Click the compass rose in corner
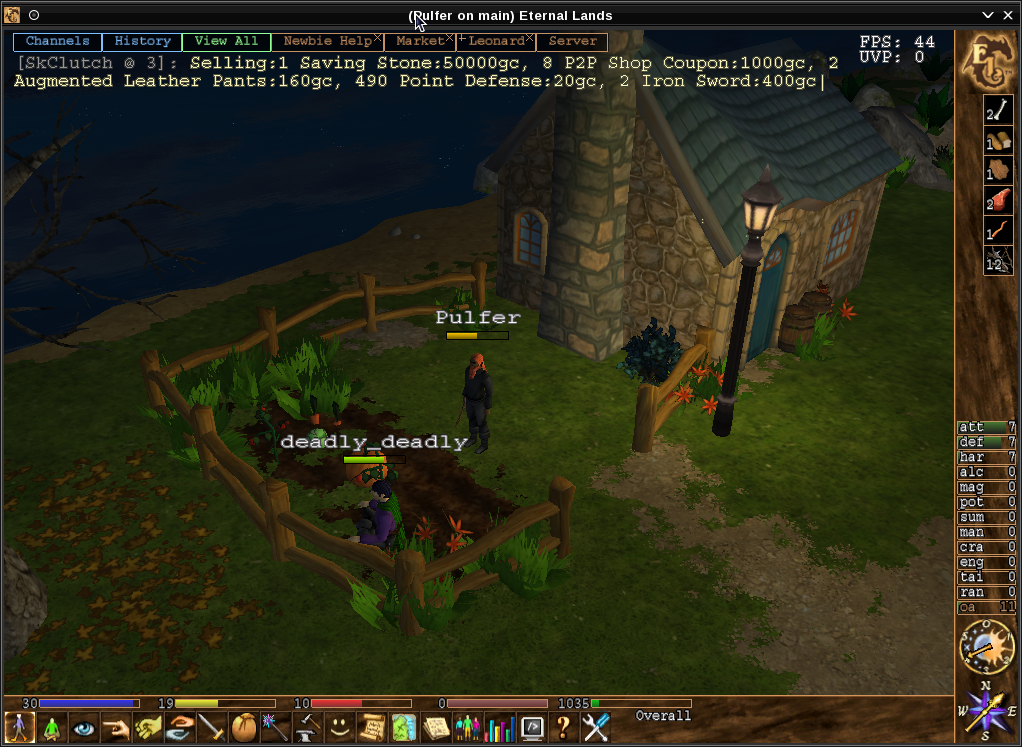Viewport: 1022px width, 747px height. point(985,710)
